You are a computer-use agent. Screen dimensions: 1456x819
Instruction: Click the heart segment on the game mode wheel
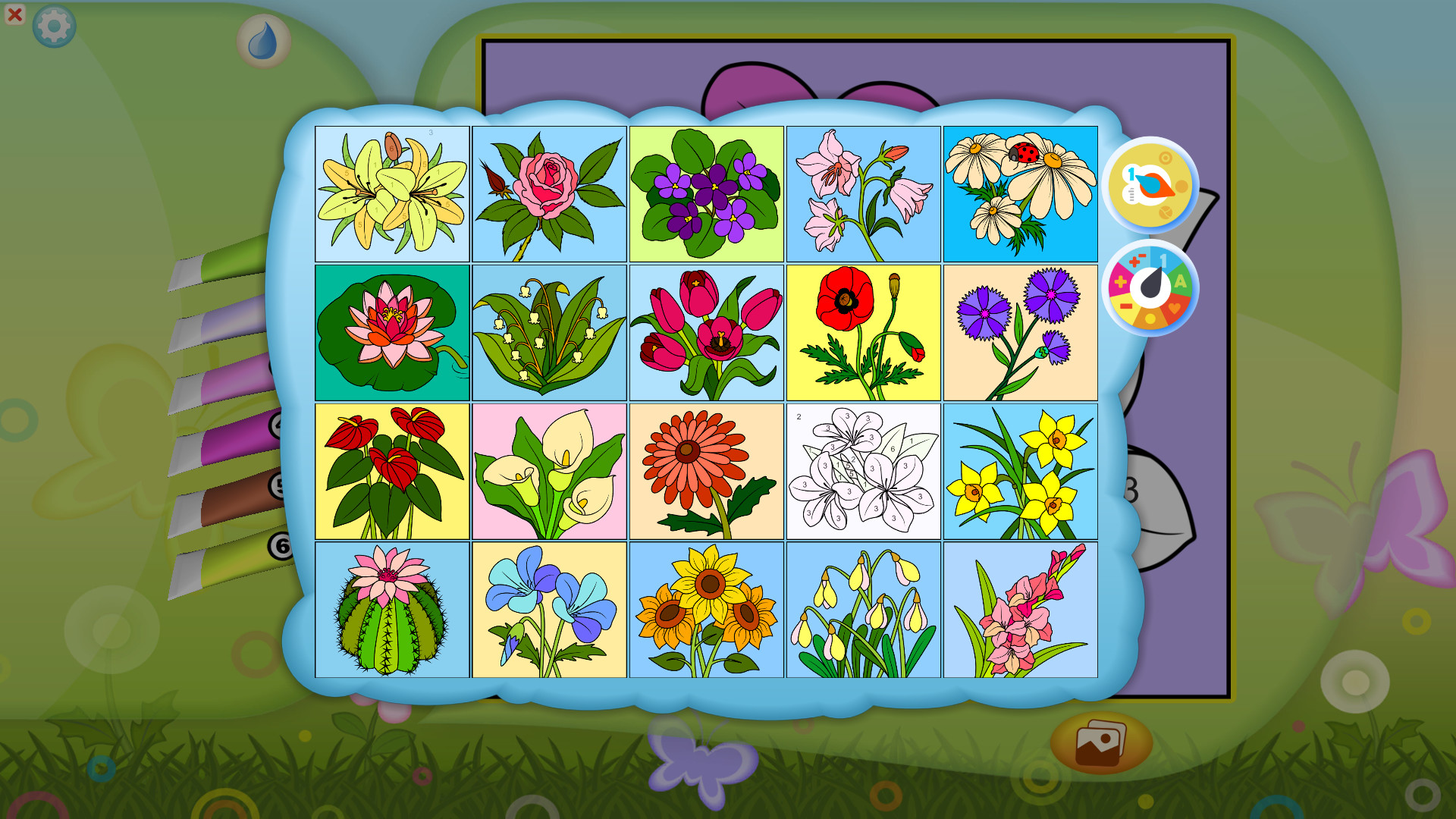tap(1174, 309)
